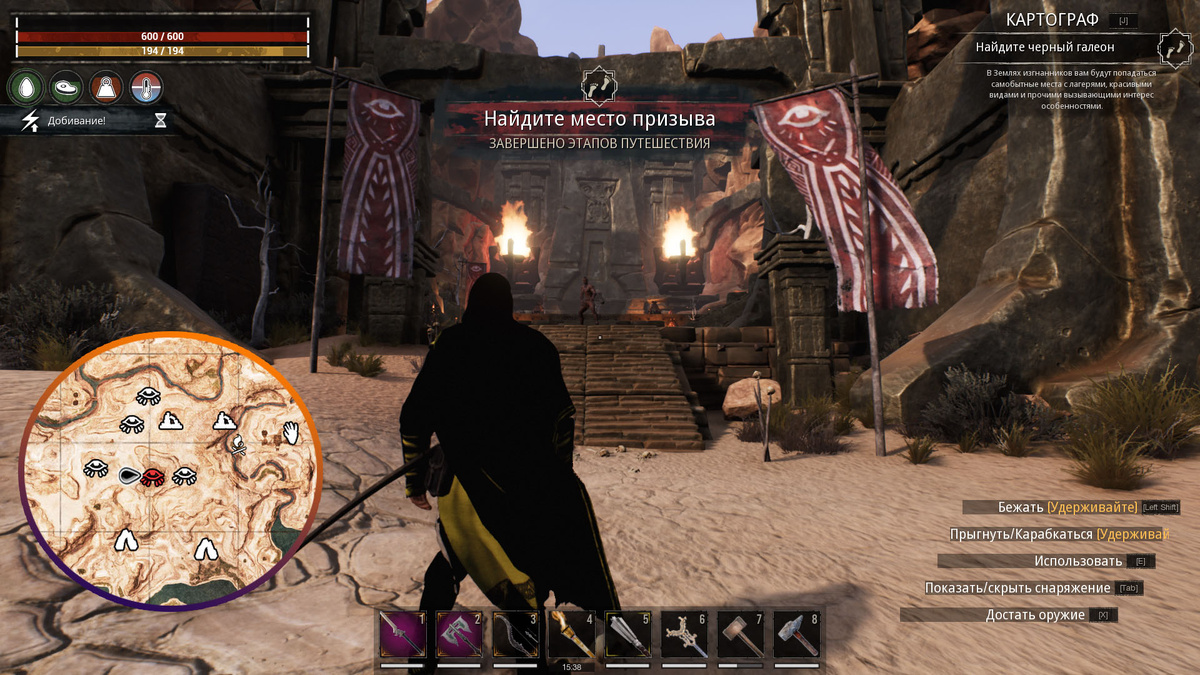The height and width of the screenshot is (675, 1200).
Task: Equip the iron hammer in hotbar slot 8
Action: (x=797, y=635)
